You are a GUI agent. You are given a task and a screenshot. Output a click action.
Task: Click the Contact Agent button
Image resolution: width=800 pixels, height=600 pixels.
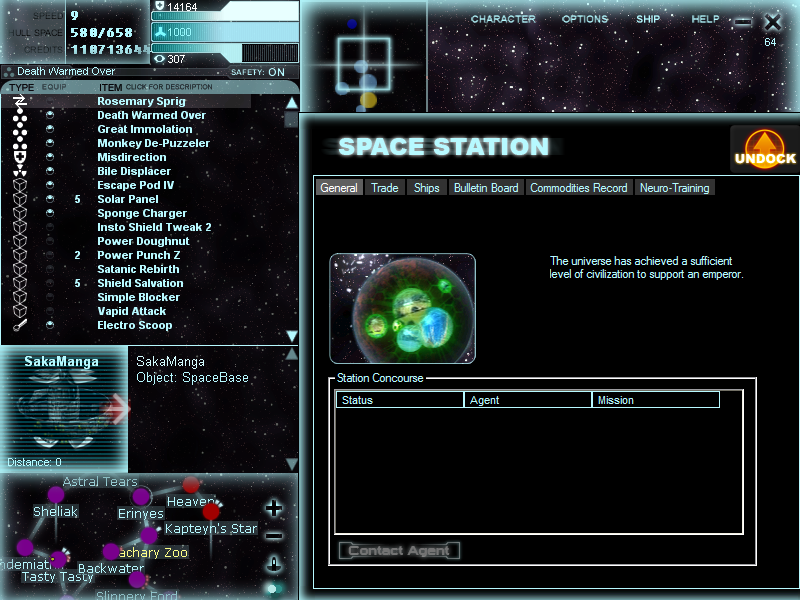tap(400, 551)
